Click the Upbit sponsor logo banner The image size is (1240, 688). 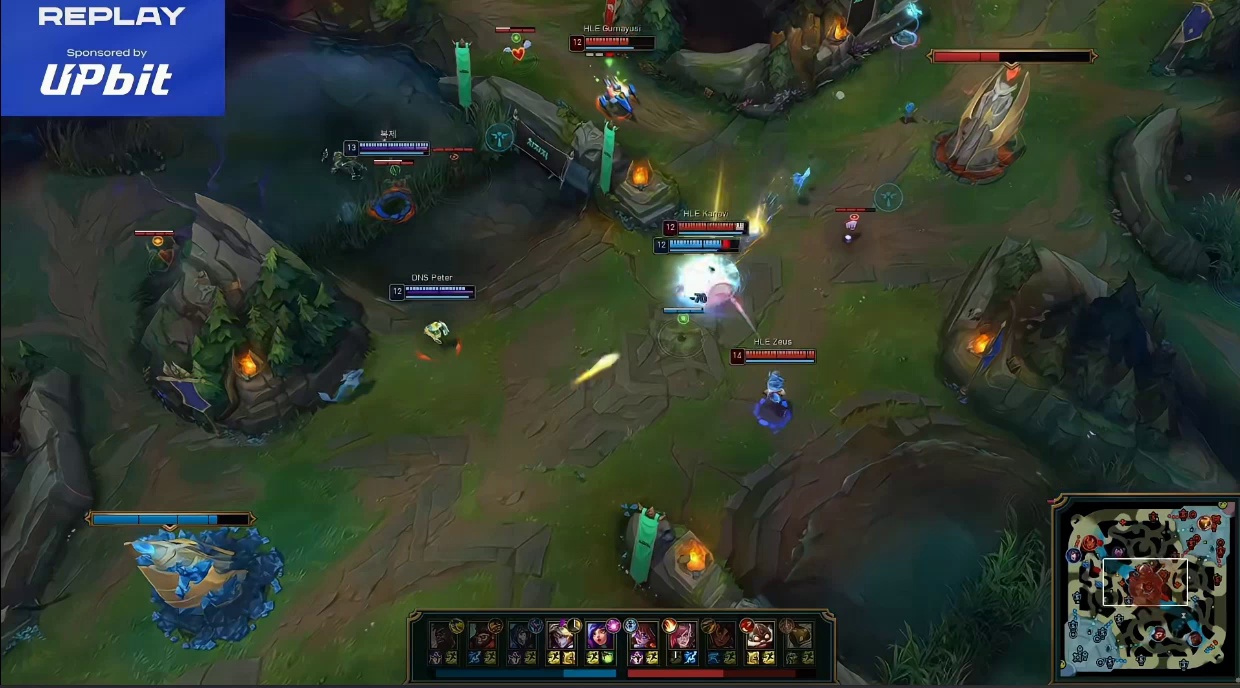[x=107, y=77]
